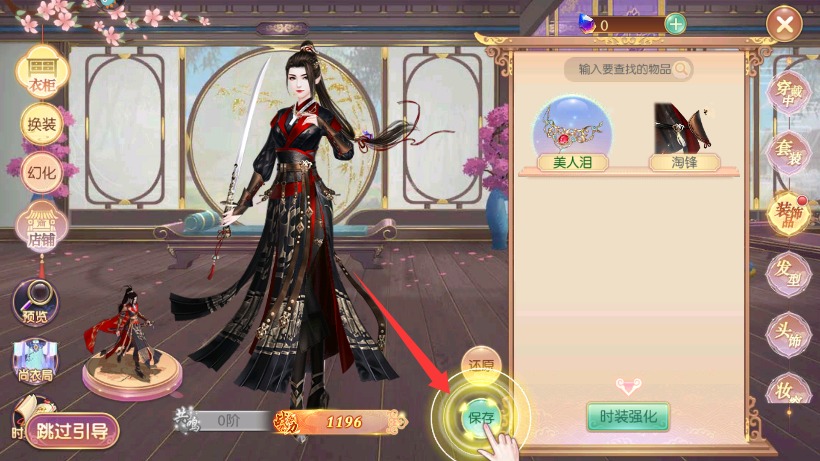Switch to the 头饰 headwear tab
820x461 pixels.
[x=789, y=333]
